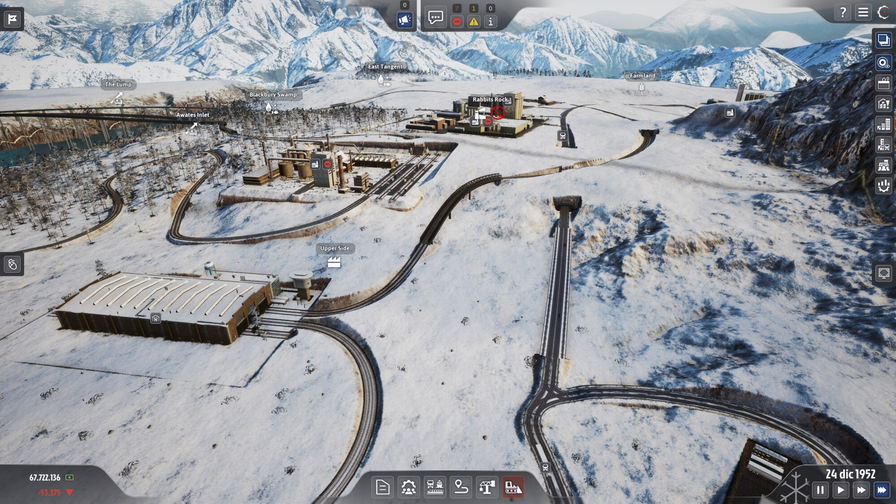Set game speed to fastest

coord(882,490)
